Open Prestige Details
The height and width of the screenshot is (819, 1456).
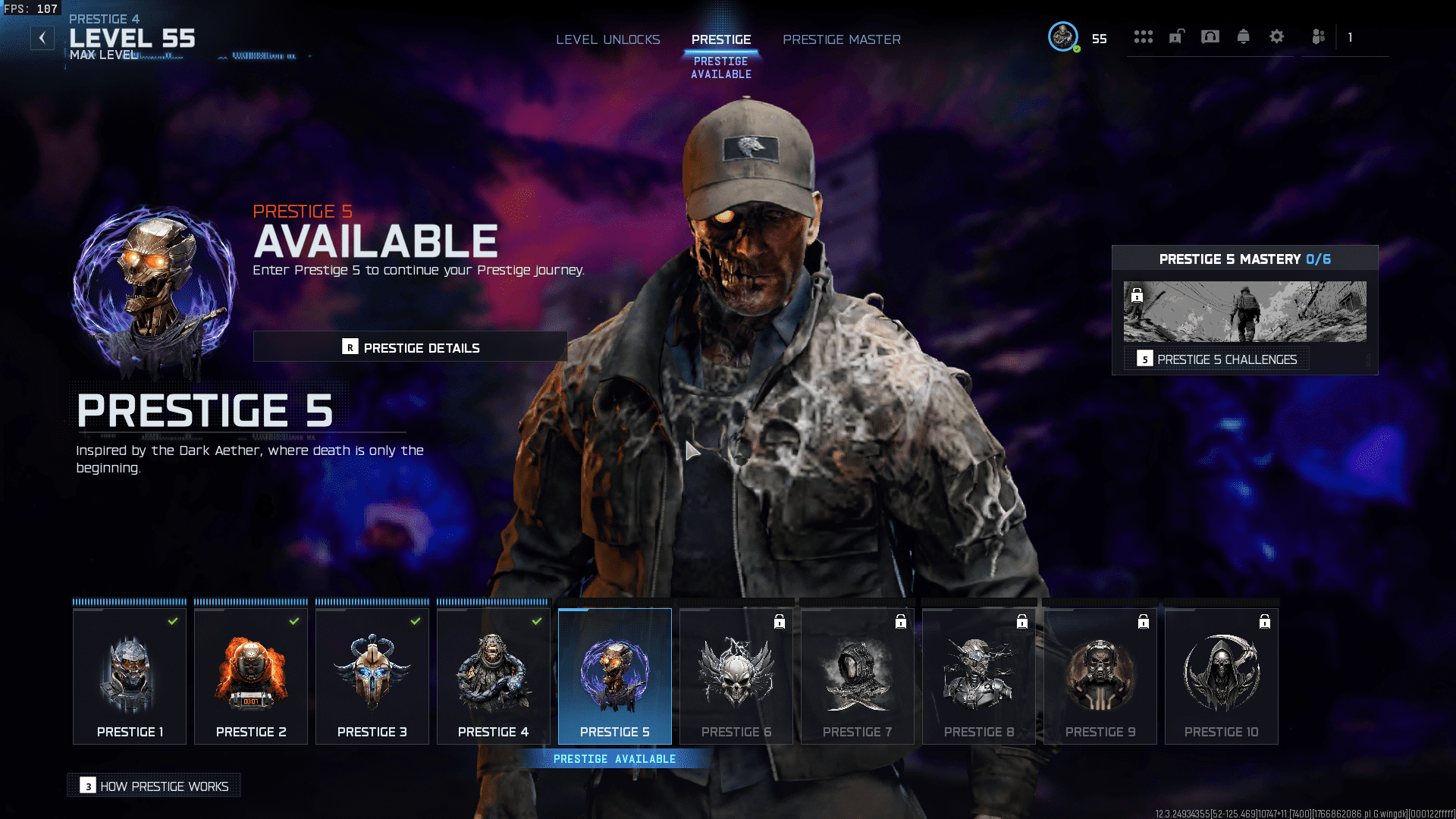pyautogui.click(x=409, y=347)
